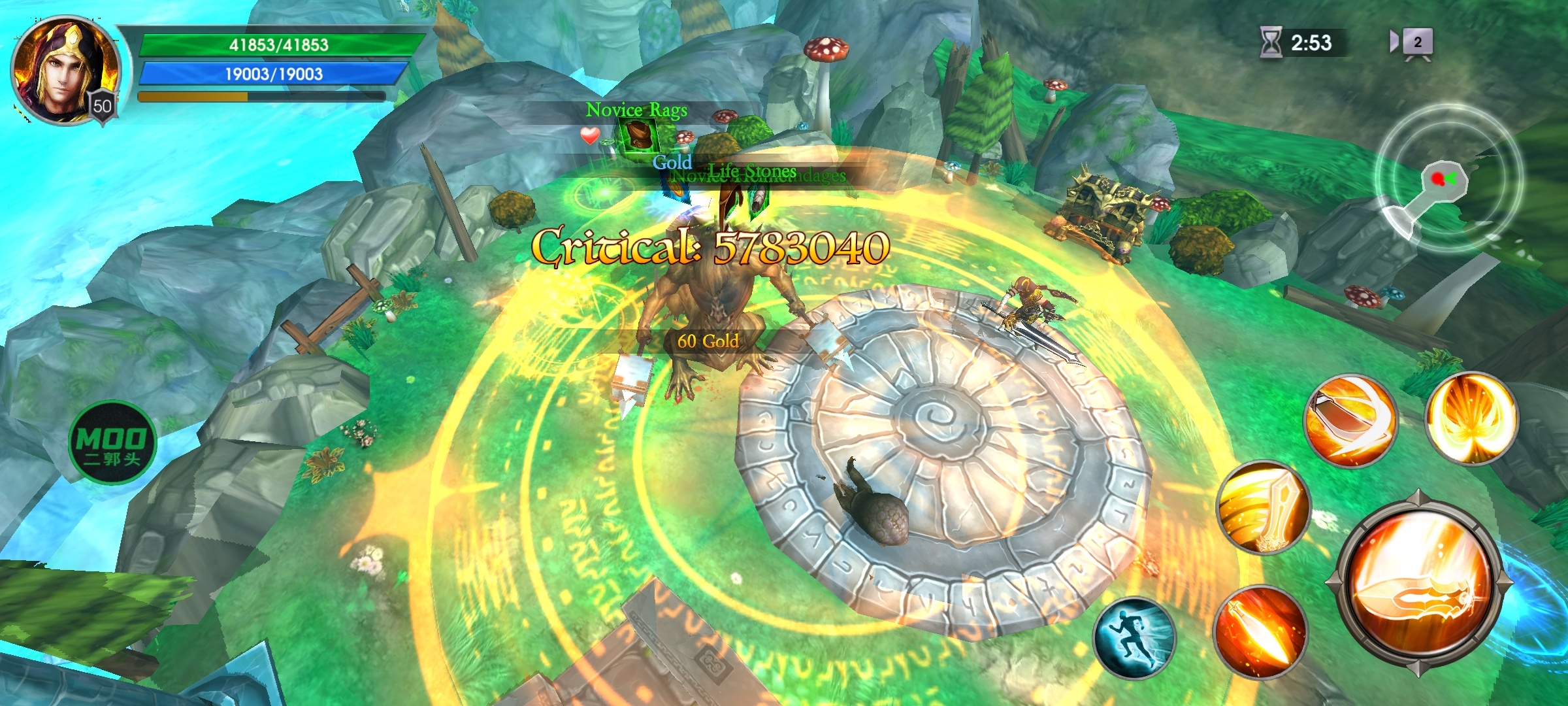Viewport: 1568px width, 706px height.
Task: Activate the whirlwind spin slash skill
Action: pos(1350,420)
